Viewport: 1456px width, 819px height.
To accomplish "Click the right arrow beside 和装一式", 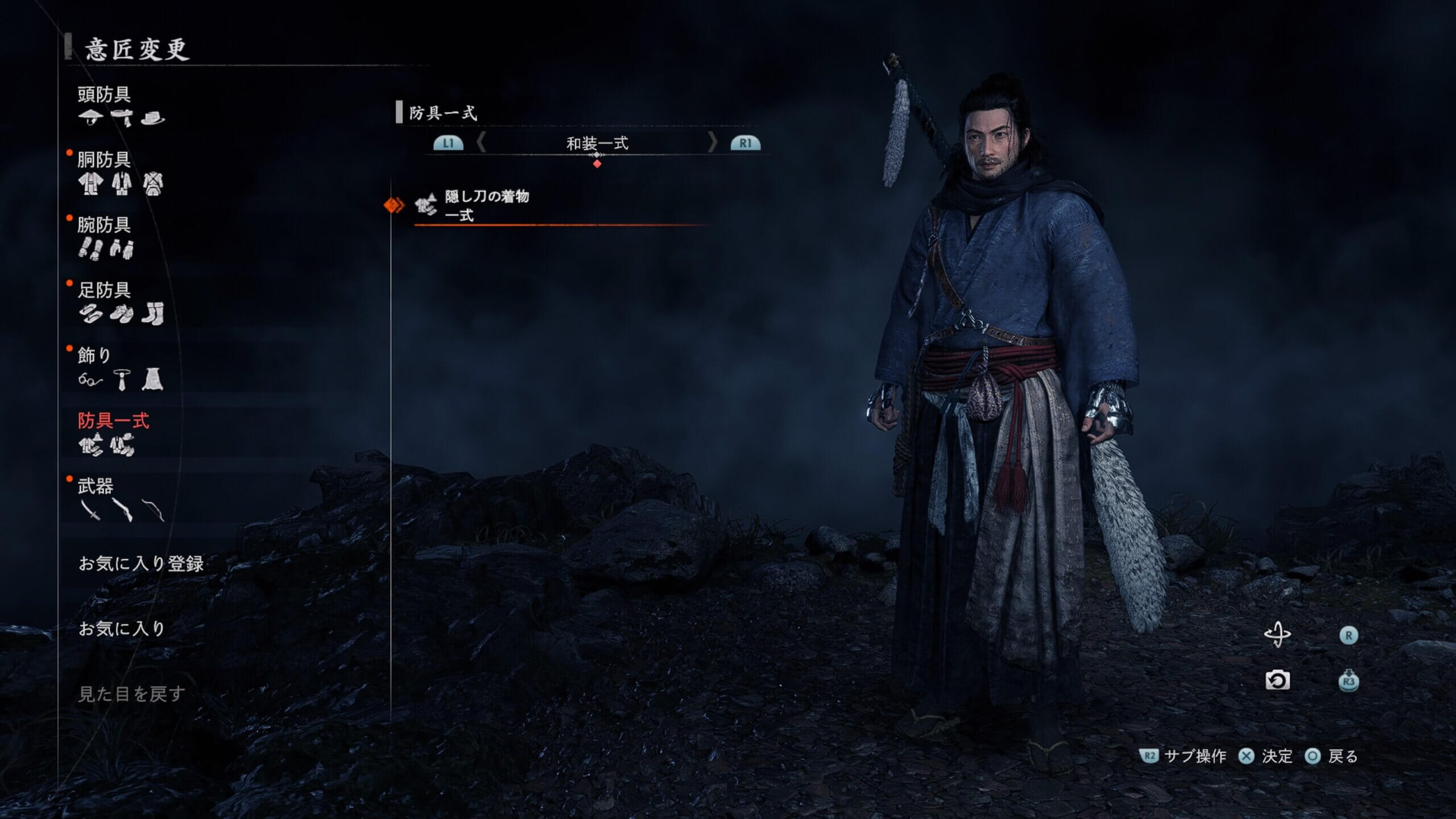I will click(712, 143).
